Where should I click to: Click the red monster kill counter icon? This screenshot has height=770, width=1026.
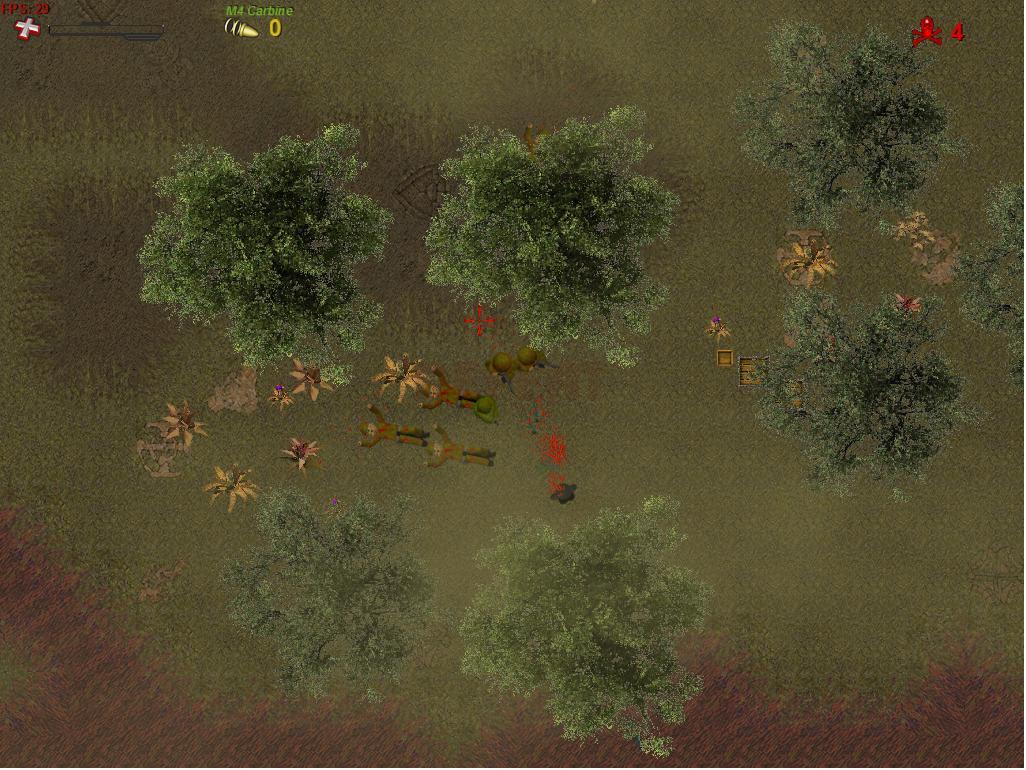[926, 32]
